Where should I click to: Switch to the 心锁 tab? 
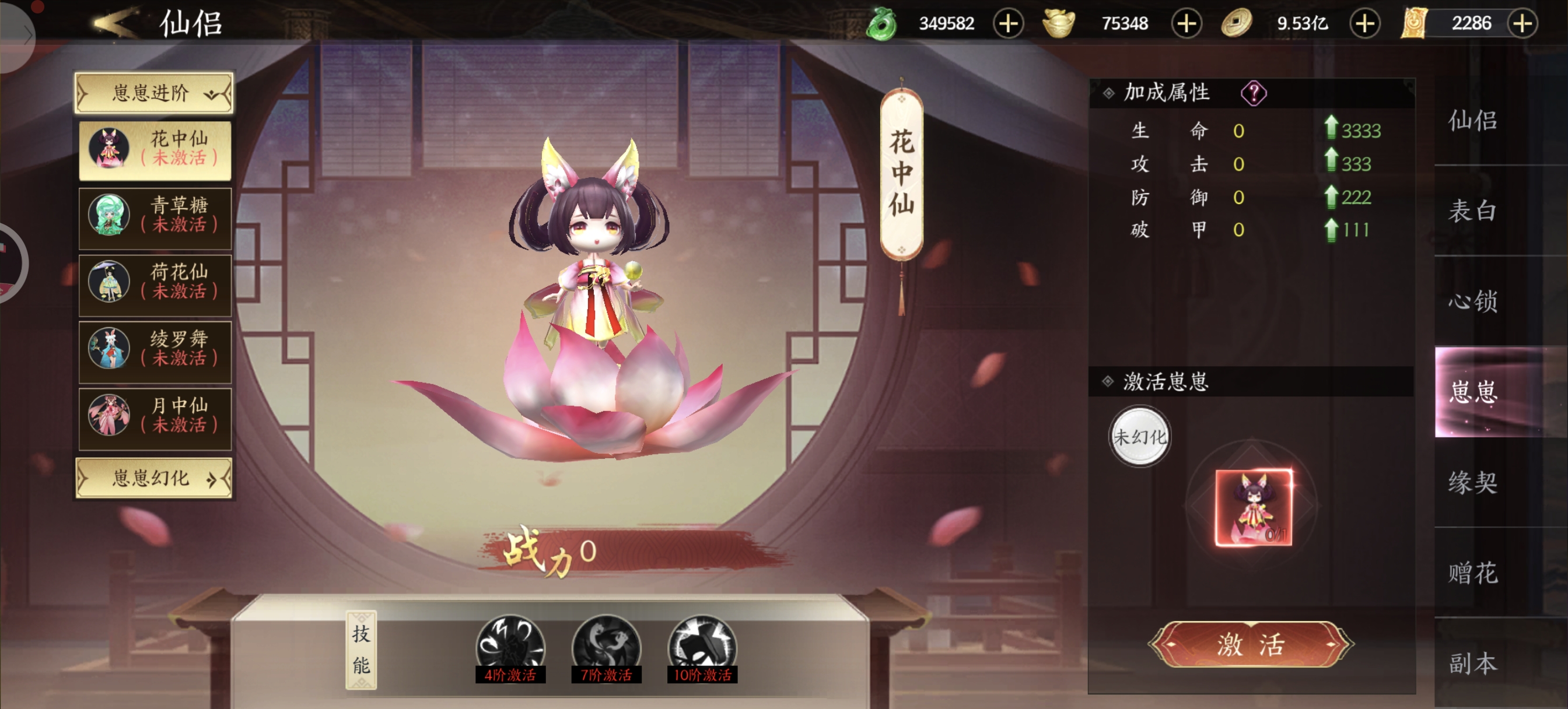pos(1472,301)
